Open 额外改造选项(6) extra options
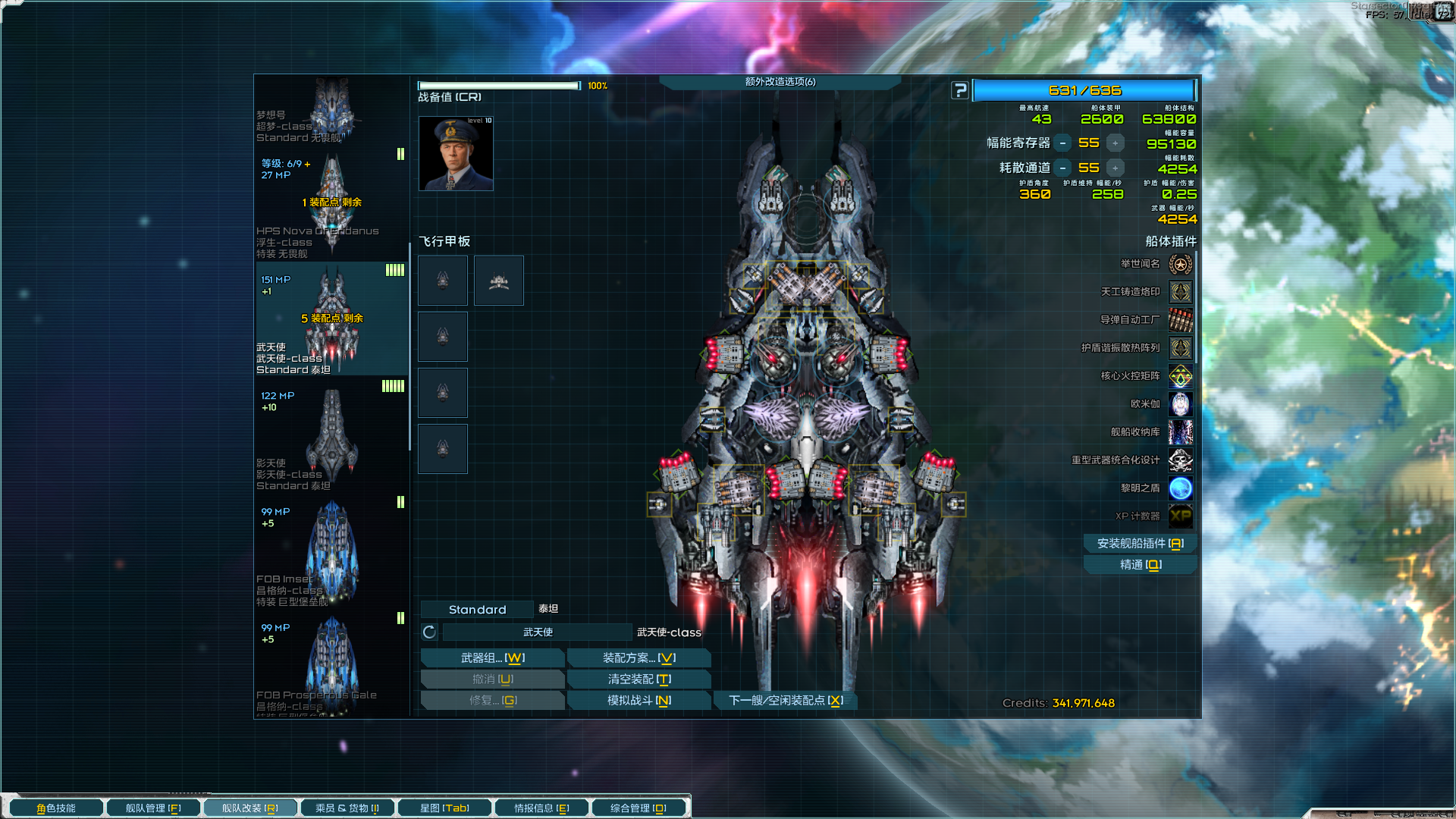This screenshot has height=819, width=1456. click(x=780, y=82)
